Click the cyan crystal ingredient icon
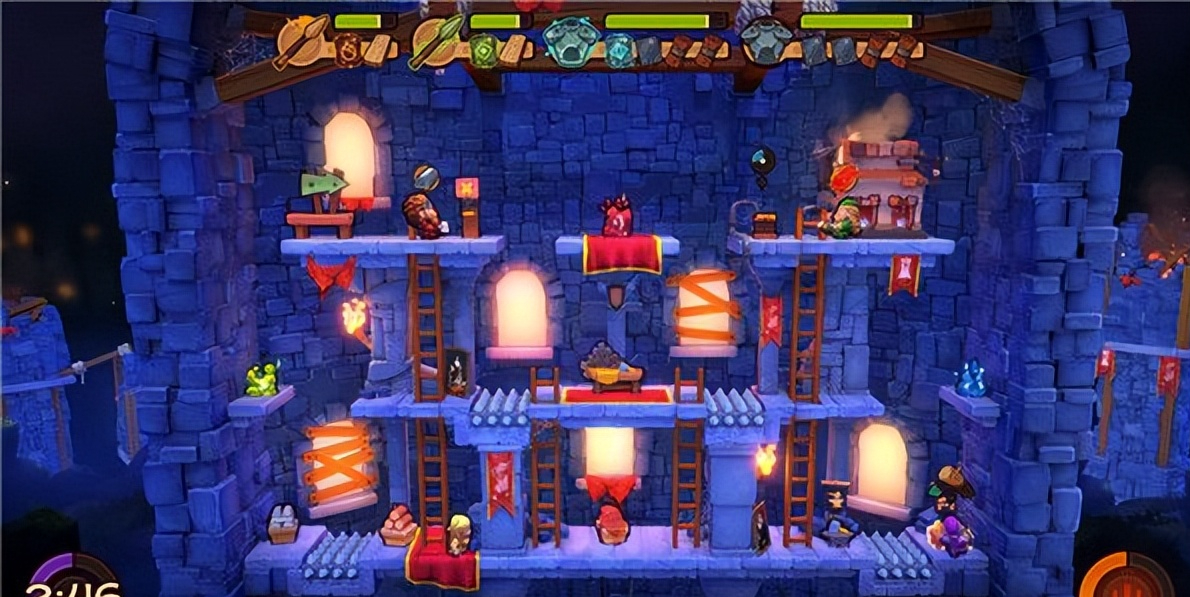 coord(620,49)
